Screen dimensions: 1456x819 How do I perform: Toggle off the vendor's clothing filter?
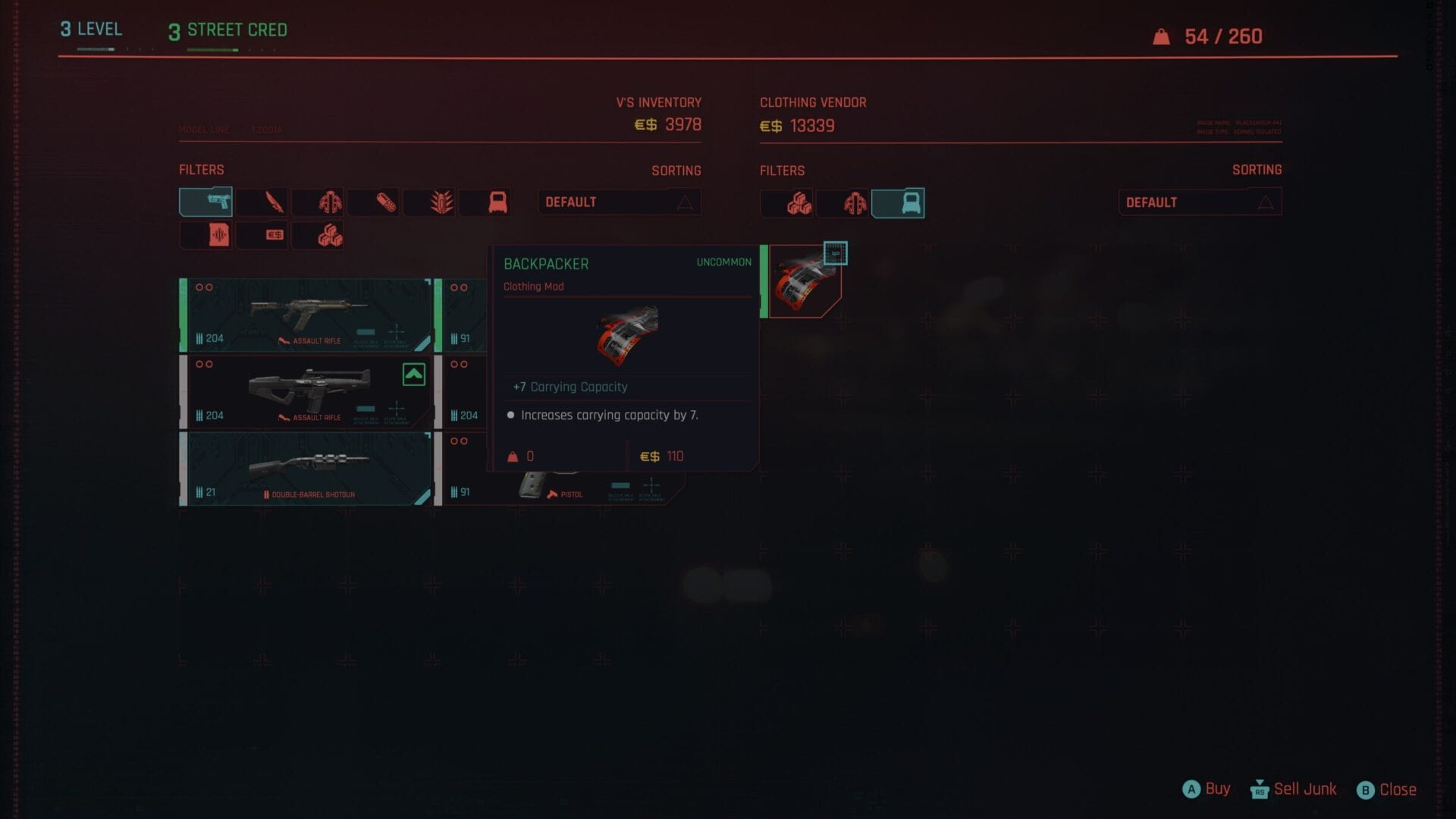(x=899, y=202)
